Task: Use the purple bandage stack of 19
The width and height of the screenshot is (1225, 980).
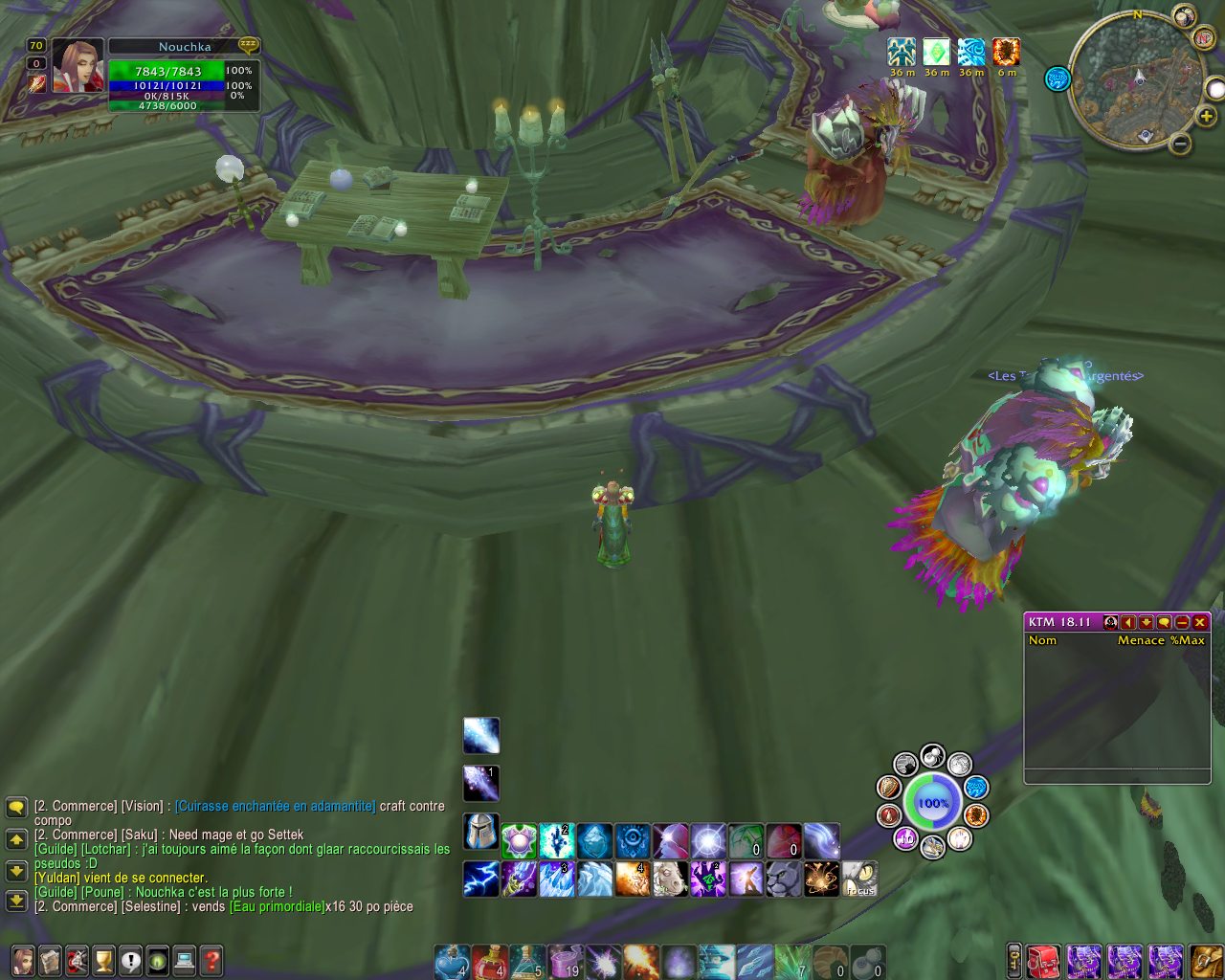Action: (566, 961)
